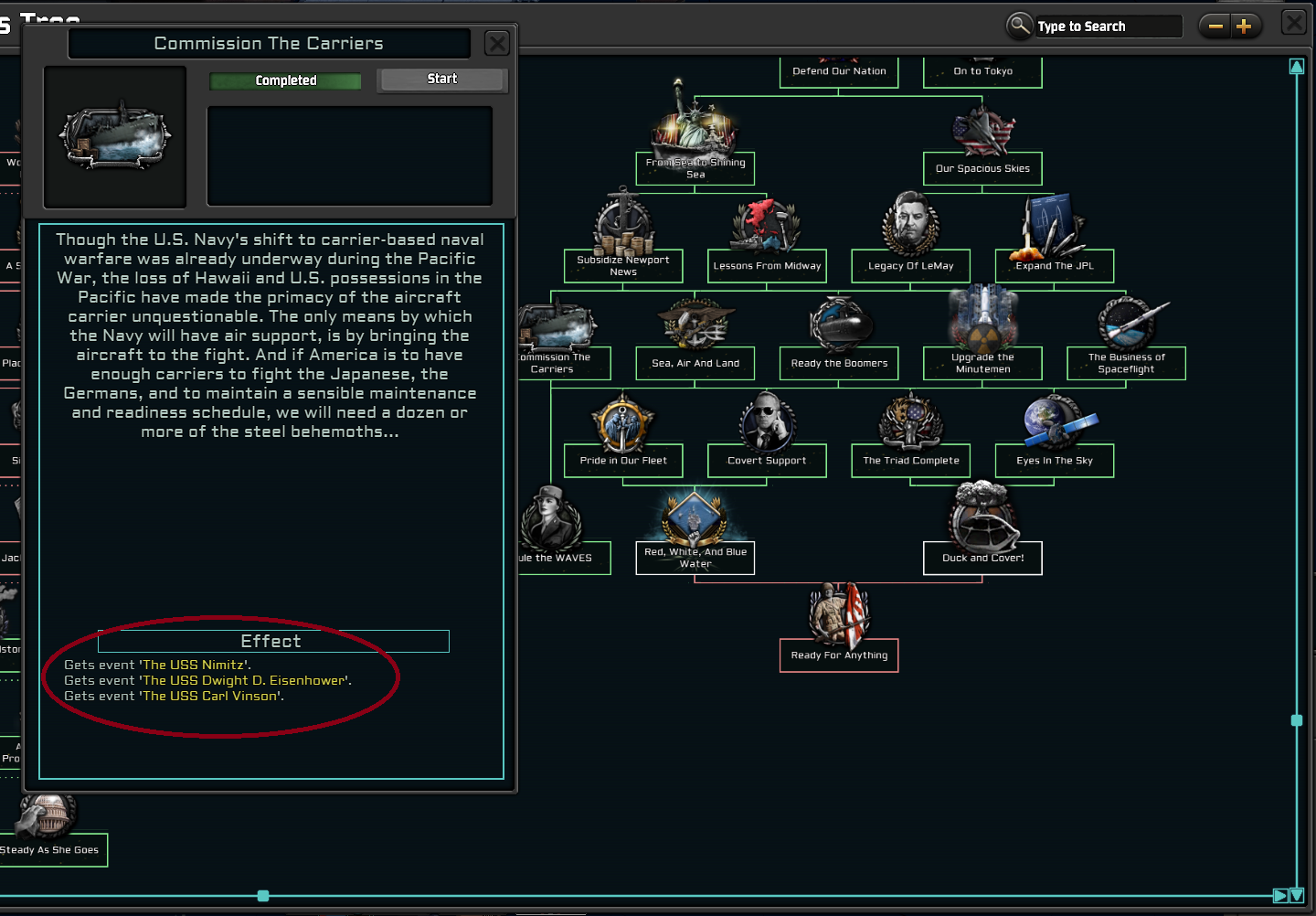Open the Legacy Of LeMay focus
Viewport: 1316px width, 916px height.
(x=910, y=224)
